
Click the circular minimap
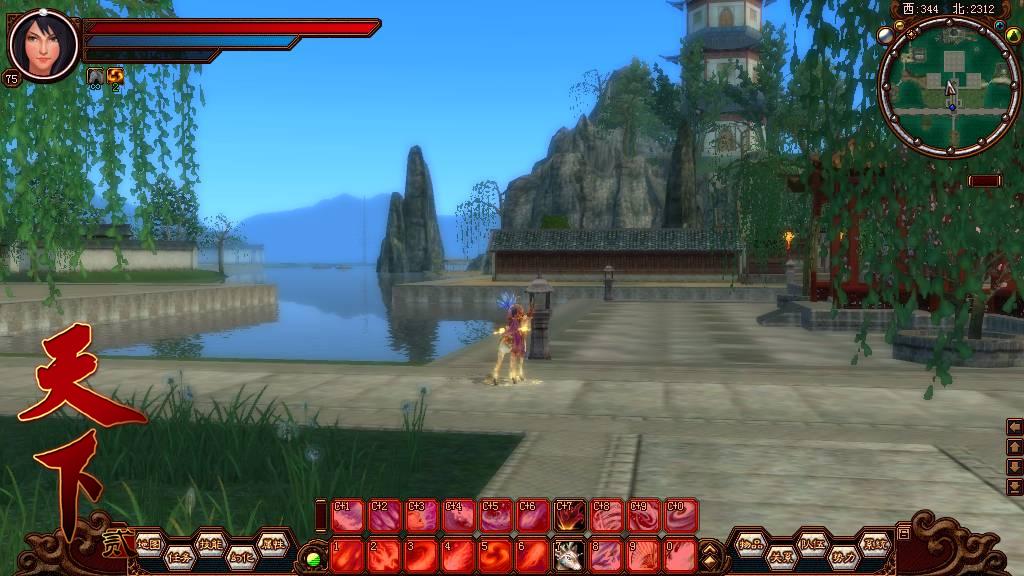tap(950, 87)
